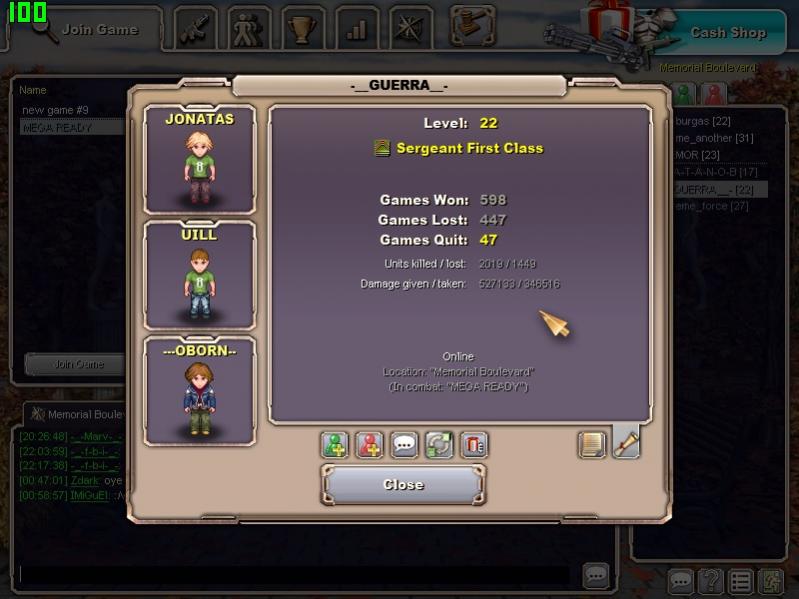This screenshot has height=599, width=799.
Task: Switch to the scroll-shaped profile tab
Action: (x=626, y=443)
